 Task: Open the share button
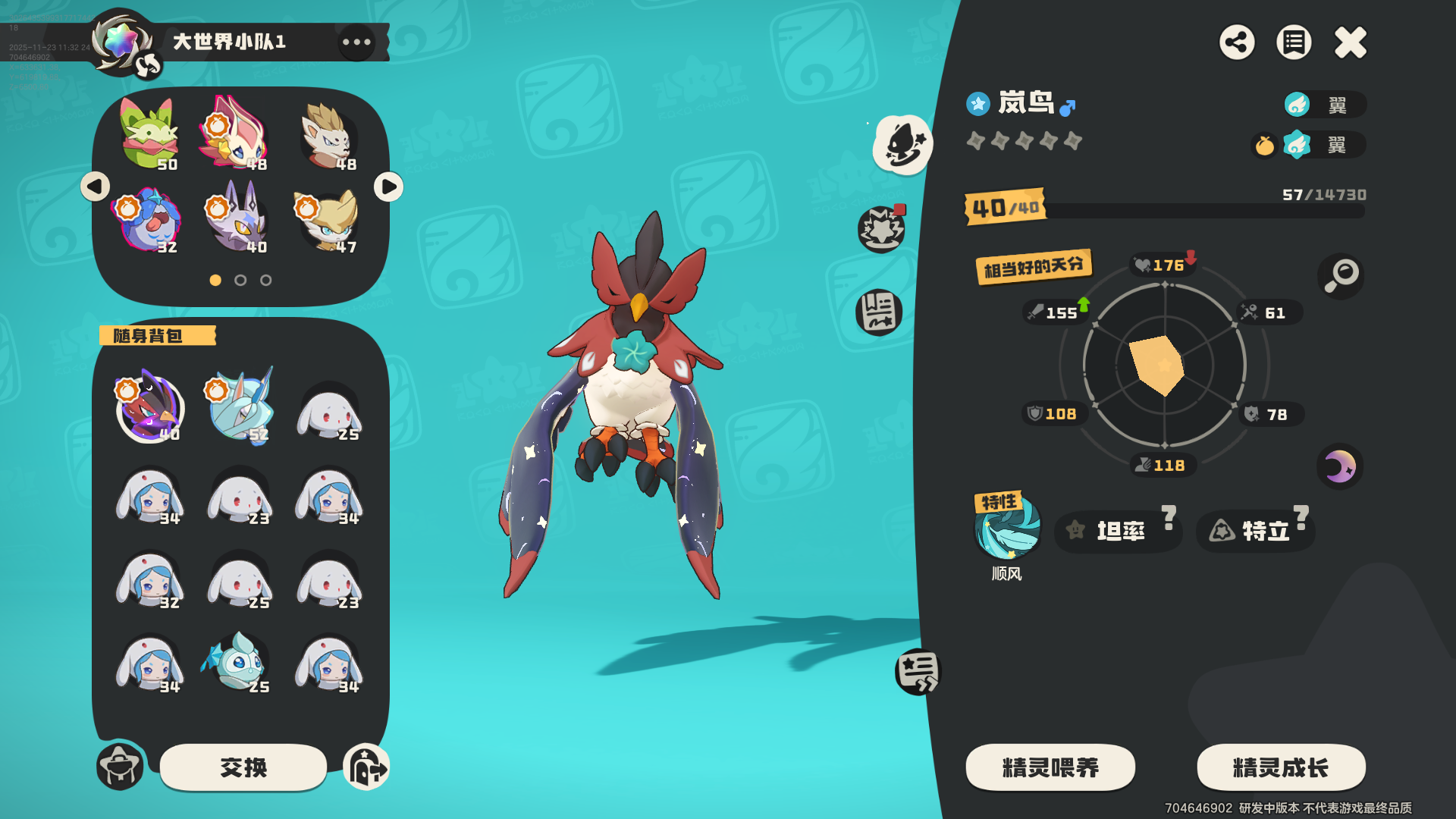tap(1237, 42)
